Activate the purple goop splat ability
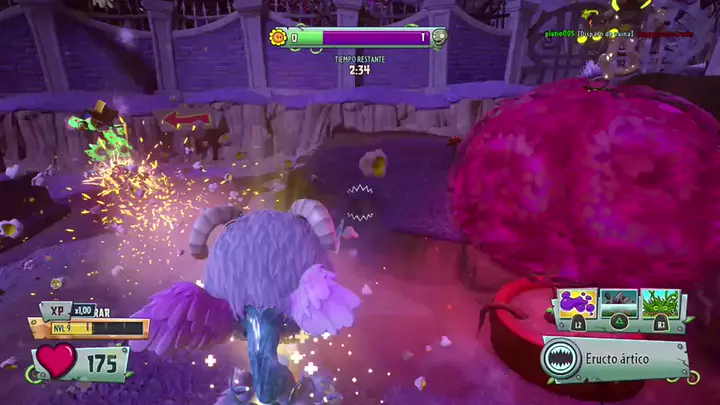The image size is (720, 405). [x=577, y=303]
